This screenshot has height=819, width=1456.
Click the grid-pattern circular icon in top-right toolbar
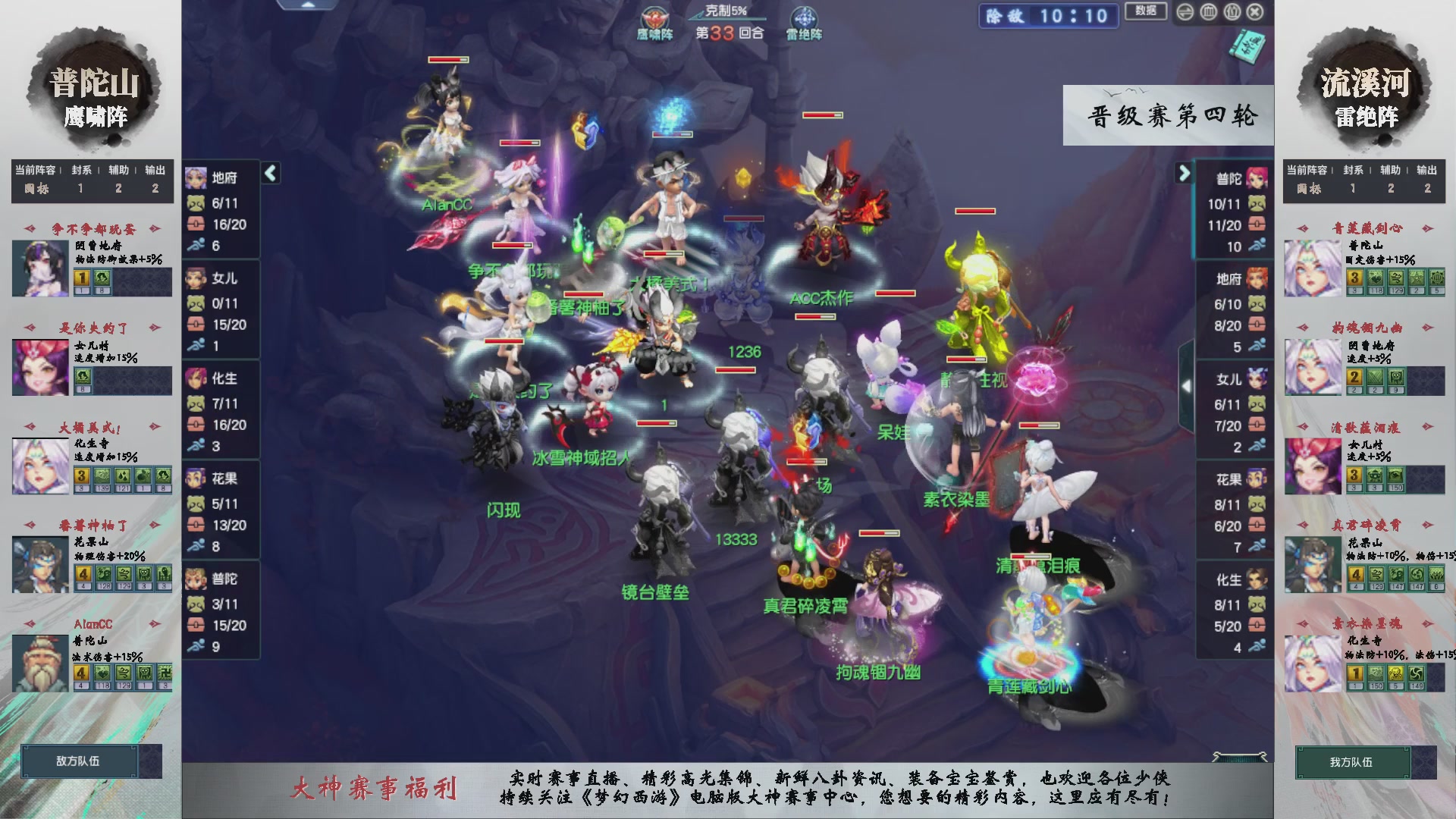click(1208, 12)
